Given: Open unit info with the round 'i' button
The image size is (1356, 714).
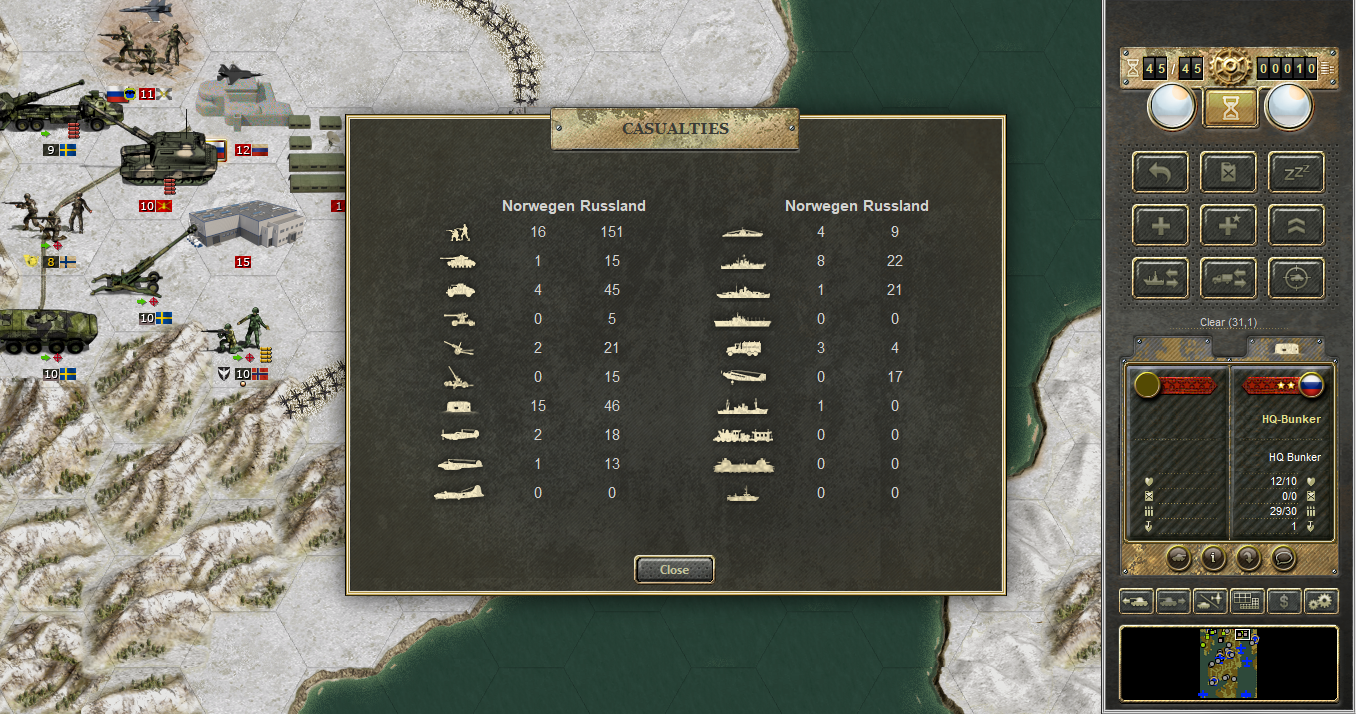Looking at the screenshot, I should [x=1214, y=558].
